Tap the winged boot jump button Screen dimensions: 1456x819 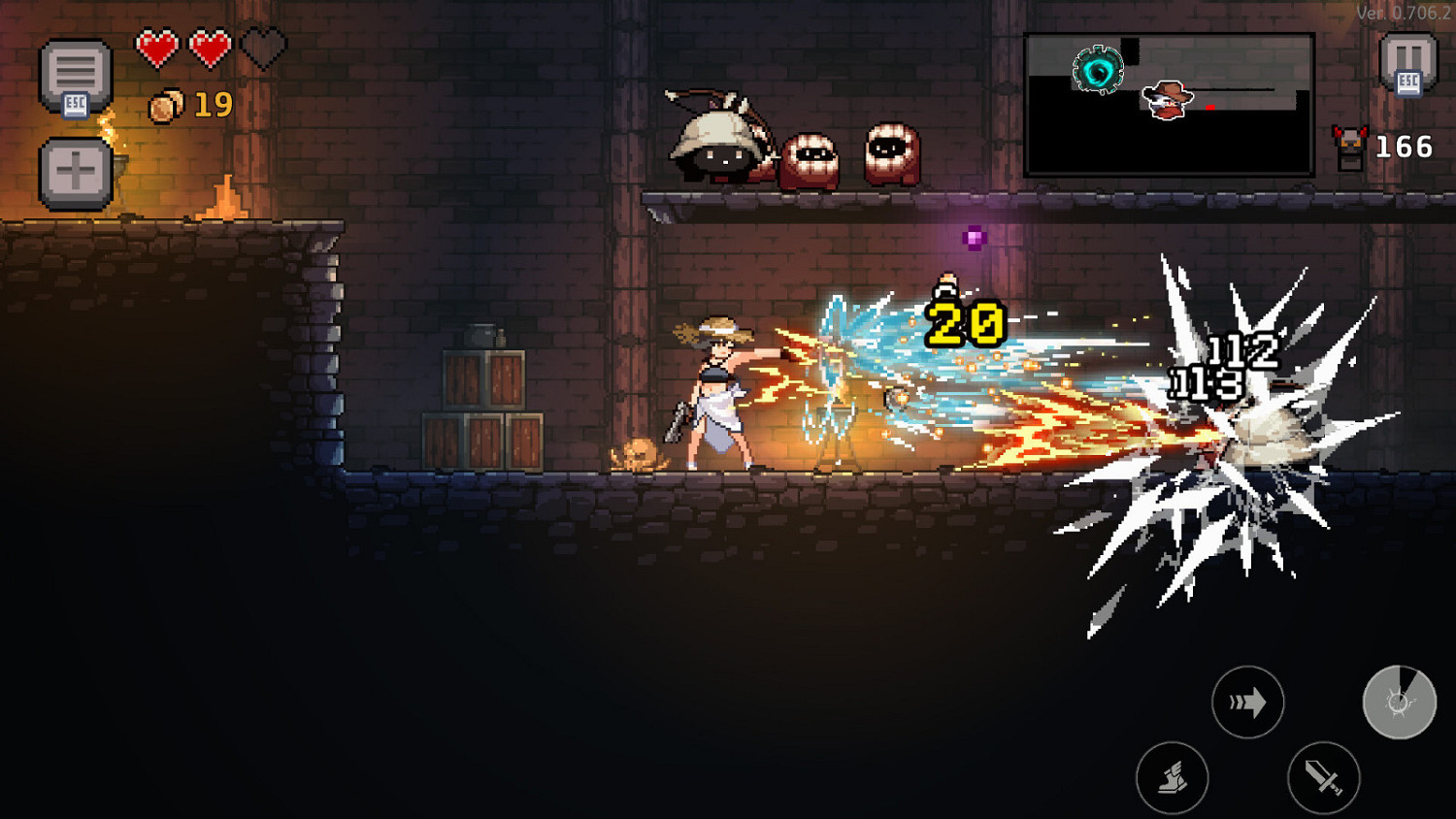[x=1173, y=778]
